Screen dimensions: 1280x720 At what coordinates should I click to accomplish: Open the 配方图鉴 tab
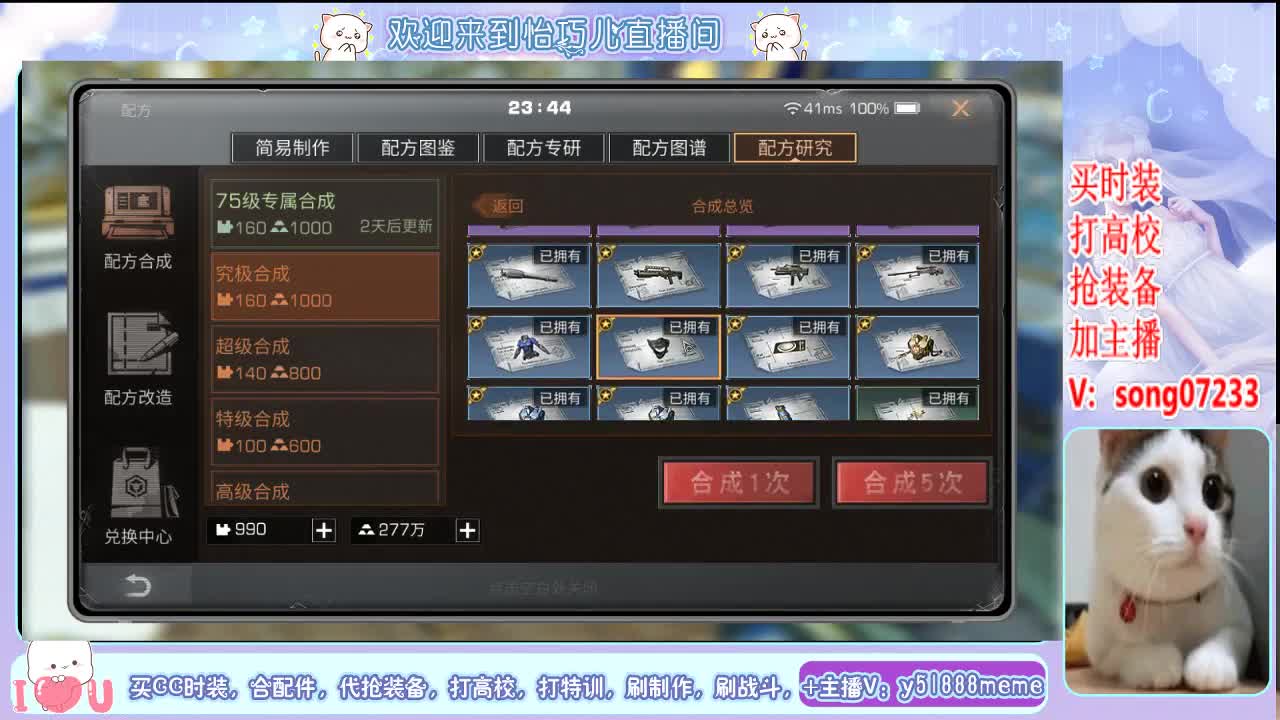(x=418, y=147)
